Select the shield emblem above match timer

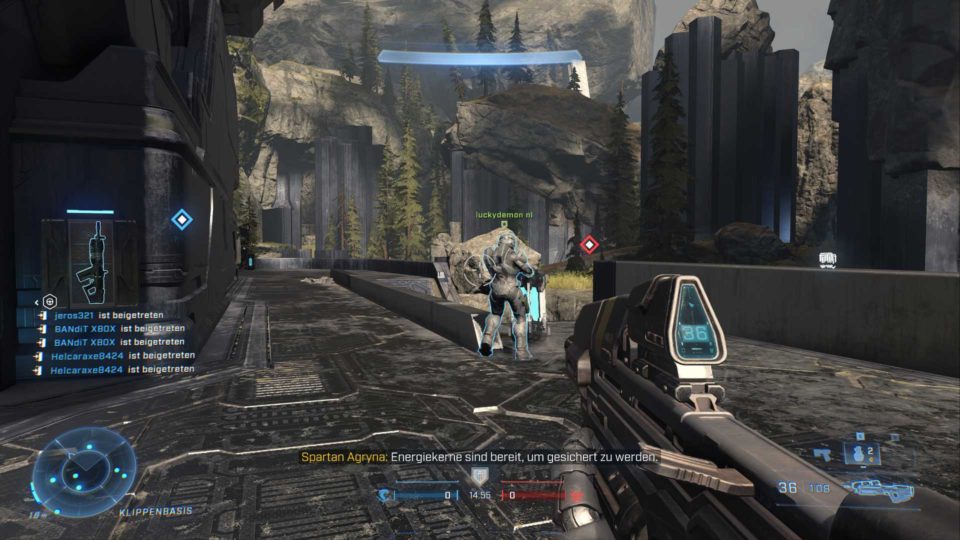[x=480, y=476]
